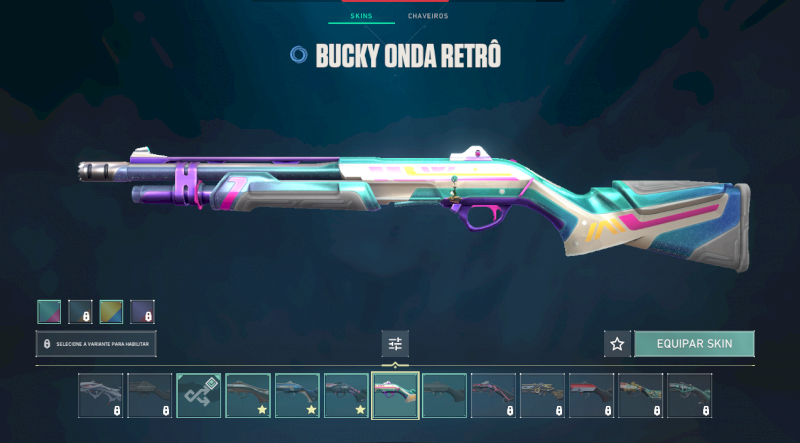
Task: Open the filter sliders button
Action: 395,344
